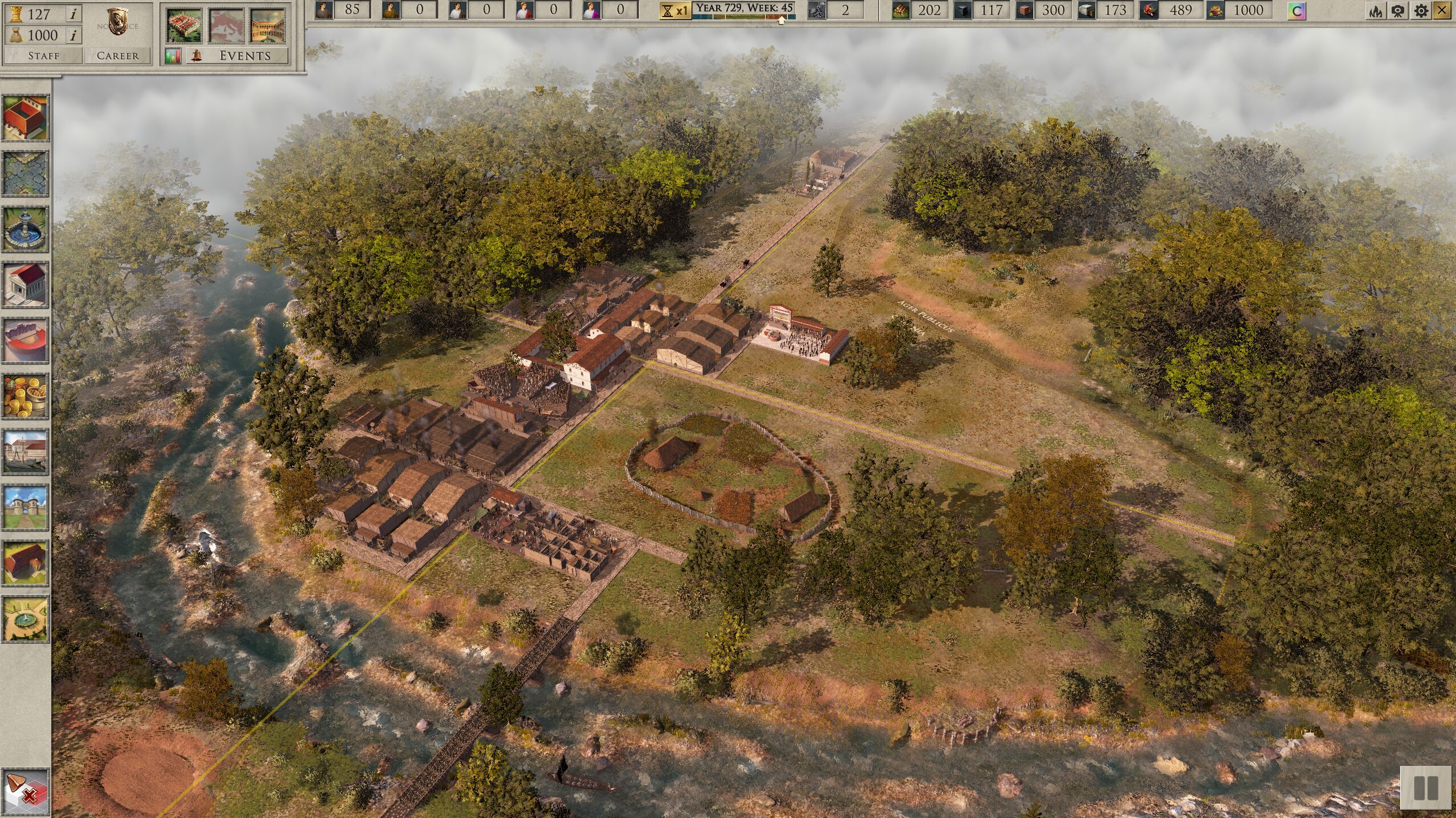Screen dimensions: 1456x818
Task: Change game speed with the hourglass x1 button
Action: pos(674,10)
